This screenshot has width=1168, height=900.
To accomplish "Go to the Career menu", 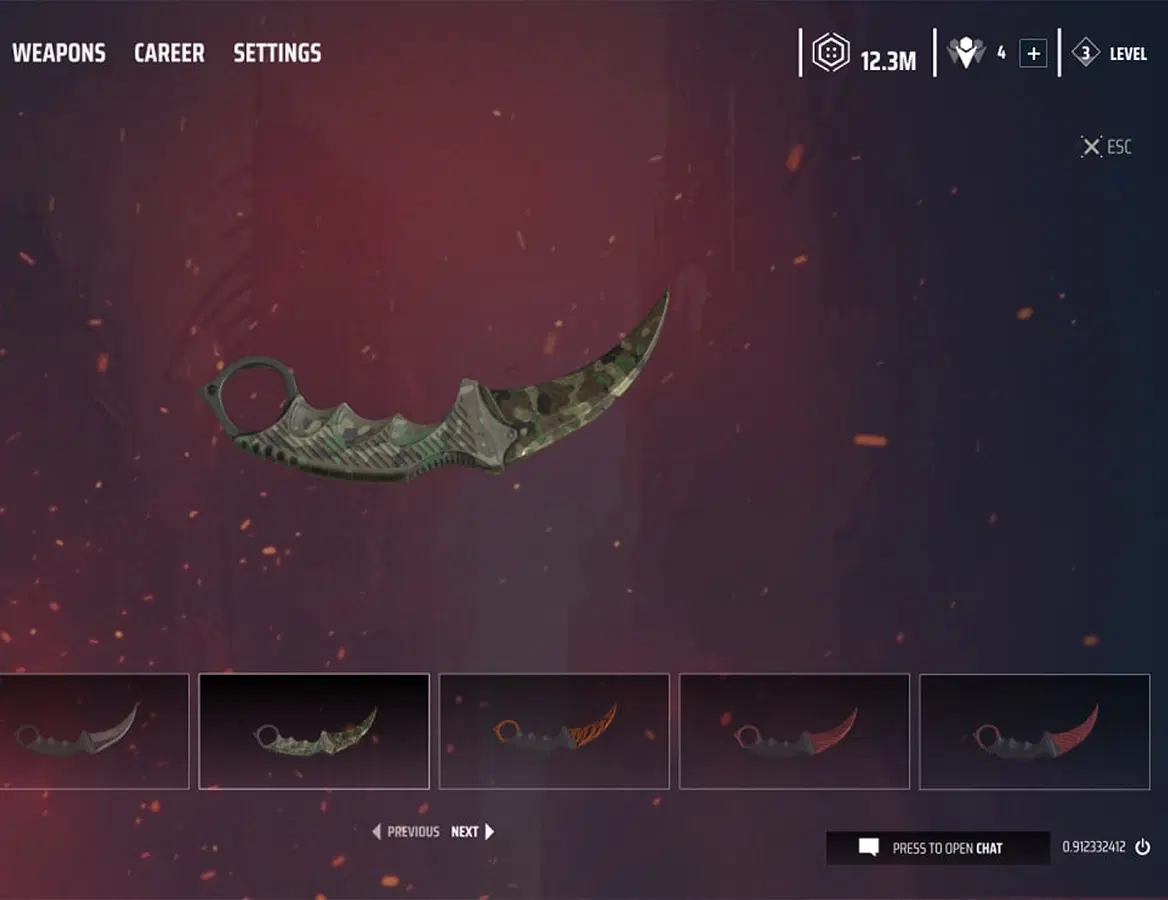I will (x=169, y=53).
